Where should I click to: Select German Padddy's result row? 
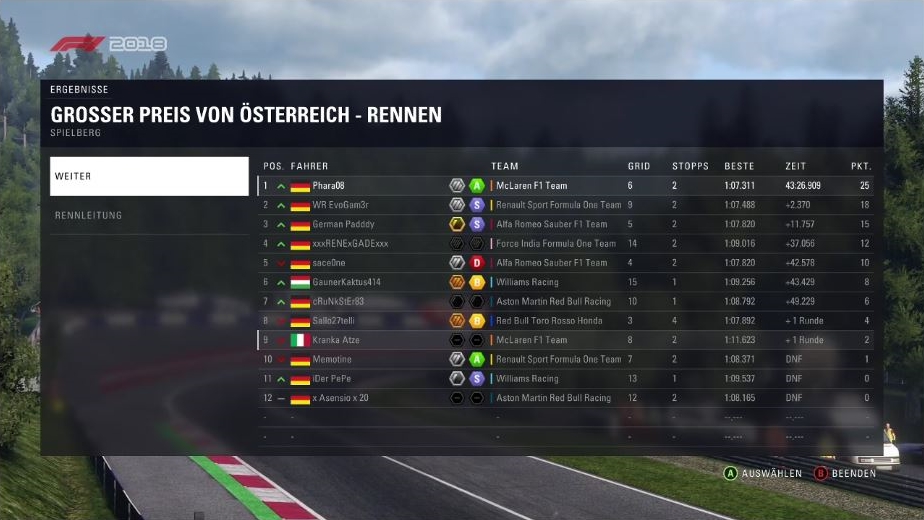pos(566,224)
